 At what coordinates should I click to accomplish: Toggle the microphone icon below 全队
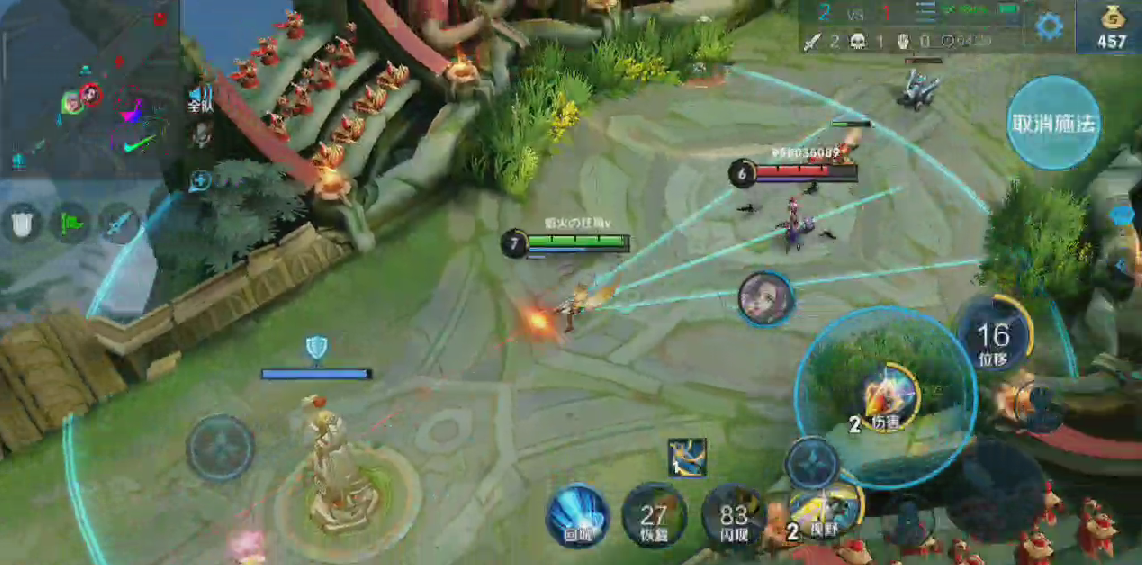coord(201,134)
